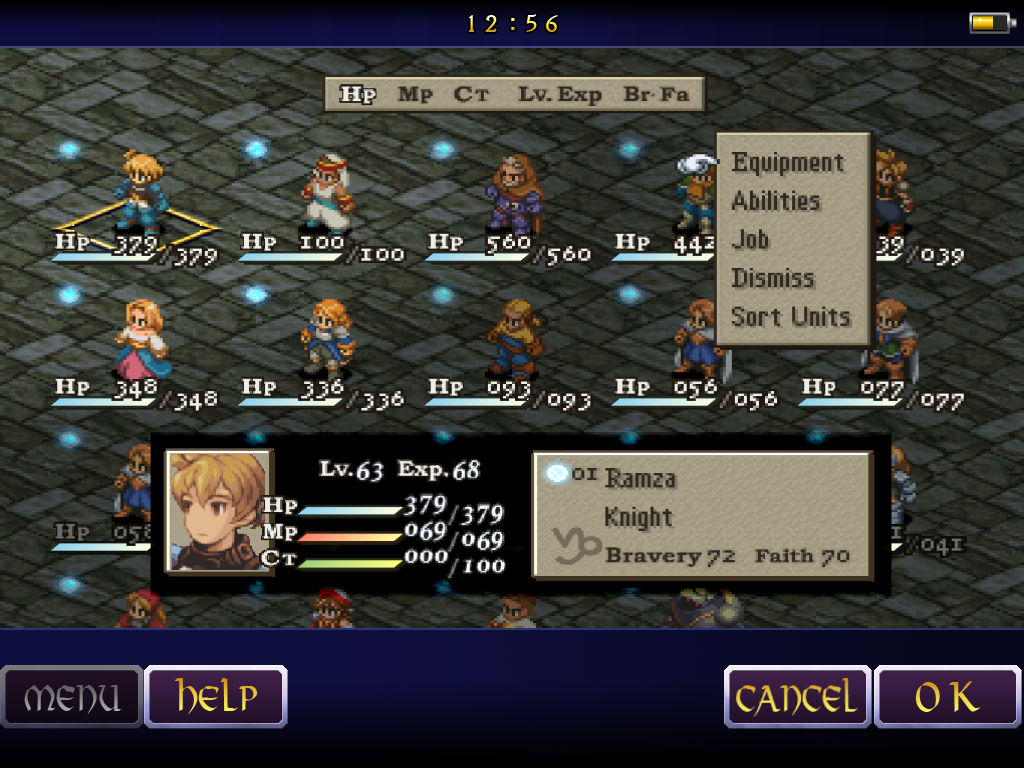Pick the unit with 056/056 HP
The height and width of the screenshot is (768, 1024).
(698, 340)
